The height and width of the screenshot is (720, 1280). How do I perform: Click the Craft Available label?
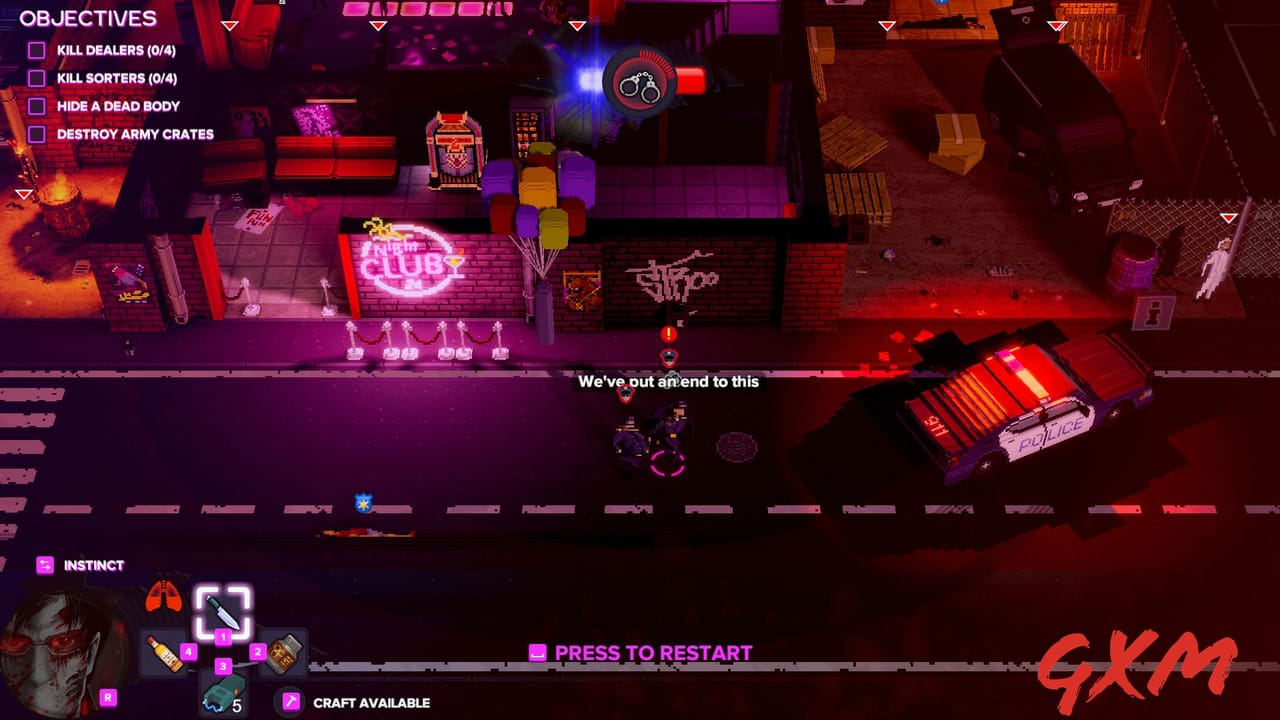pos(370,703)
